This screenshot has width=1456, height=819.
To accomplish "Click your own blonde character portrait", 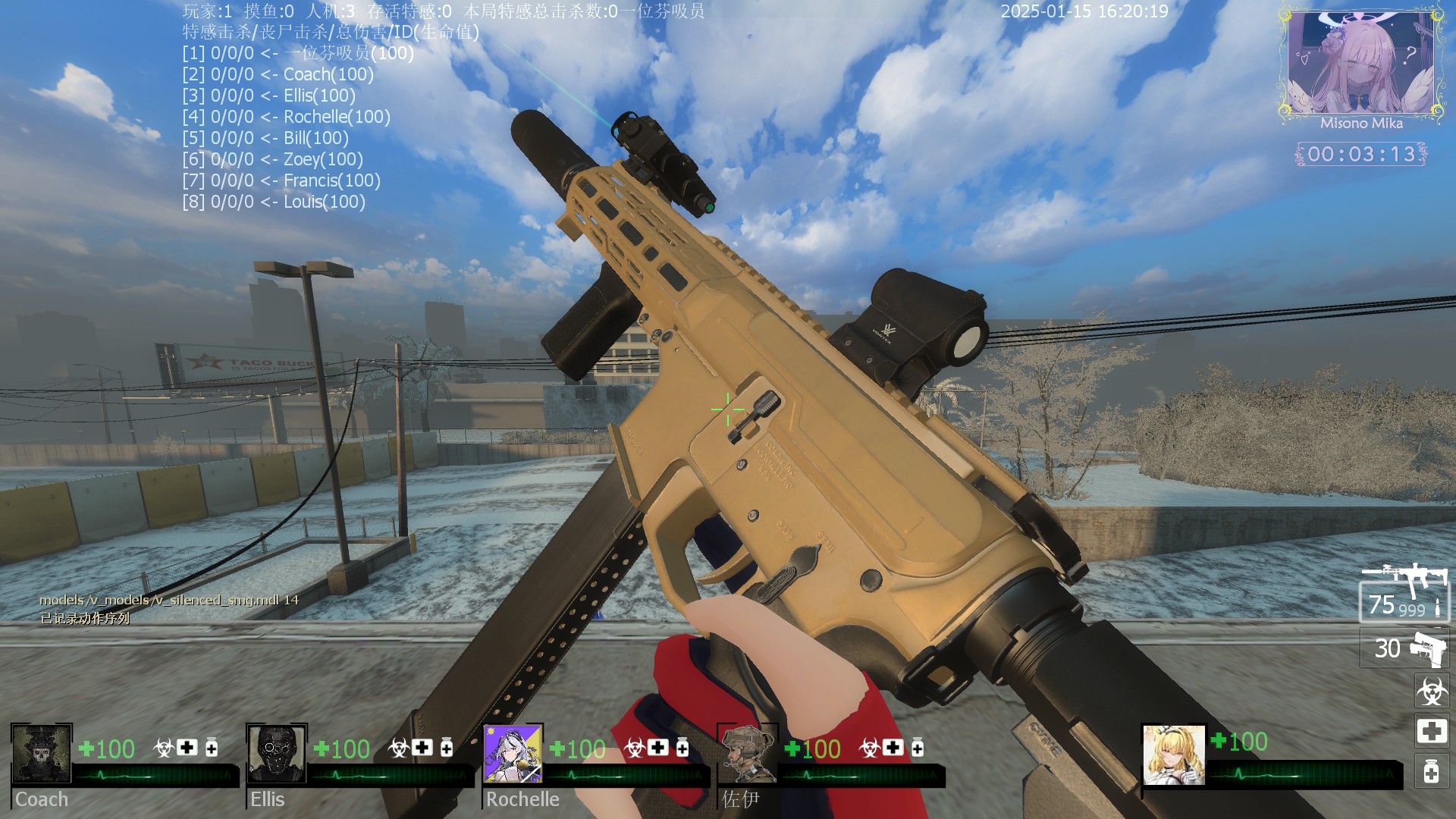I will coord(1173,755).
